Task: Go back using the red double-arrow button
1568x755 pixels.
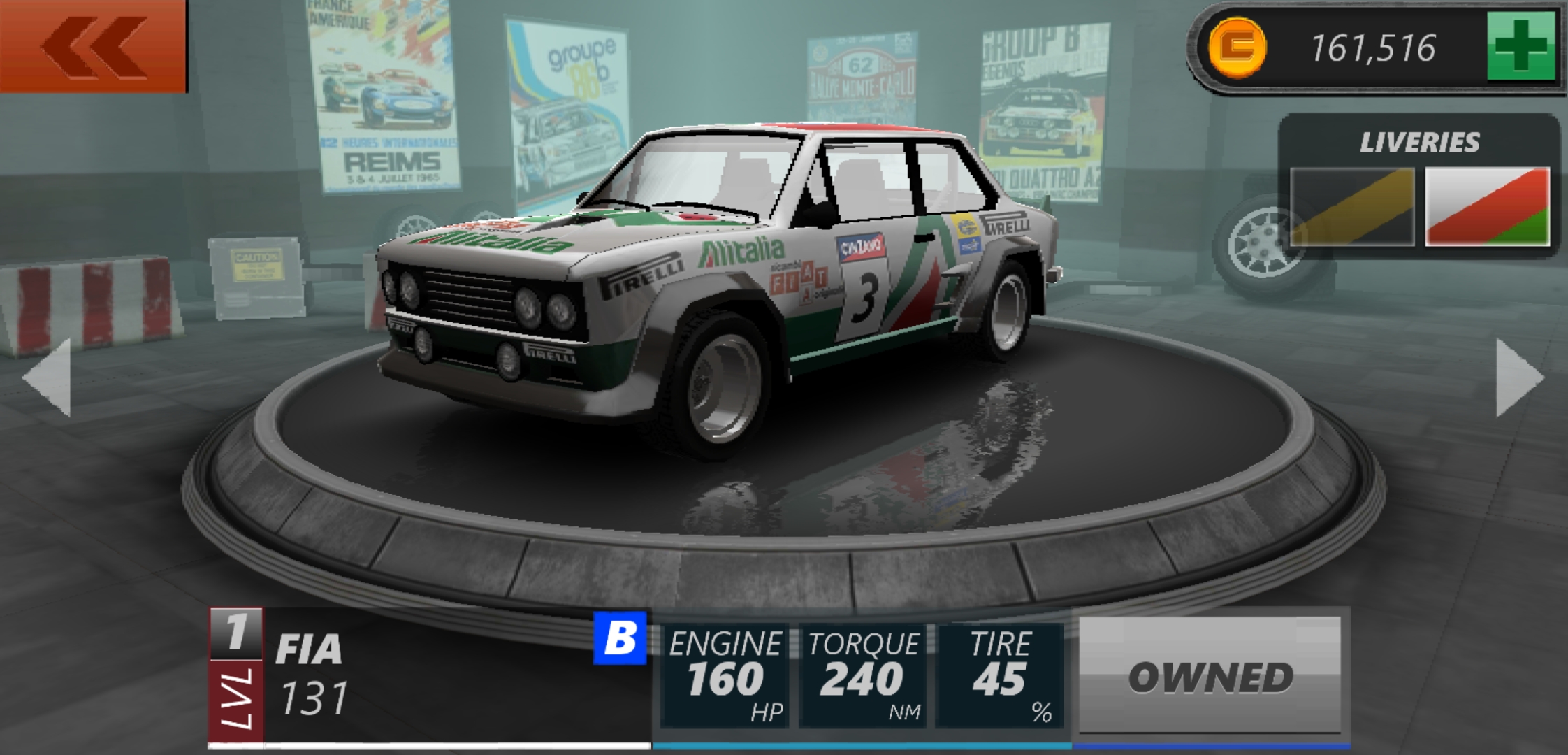Action: [x=94, y=46]
